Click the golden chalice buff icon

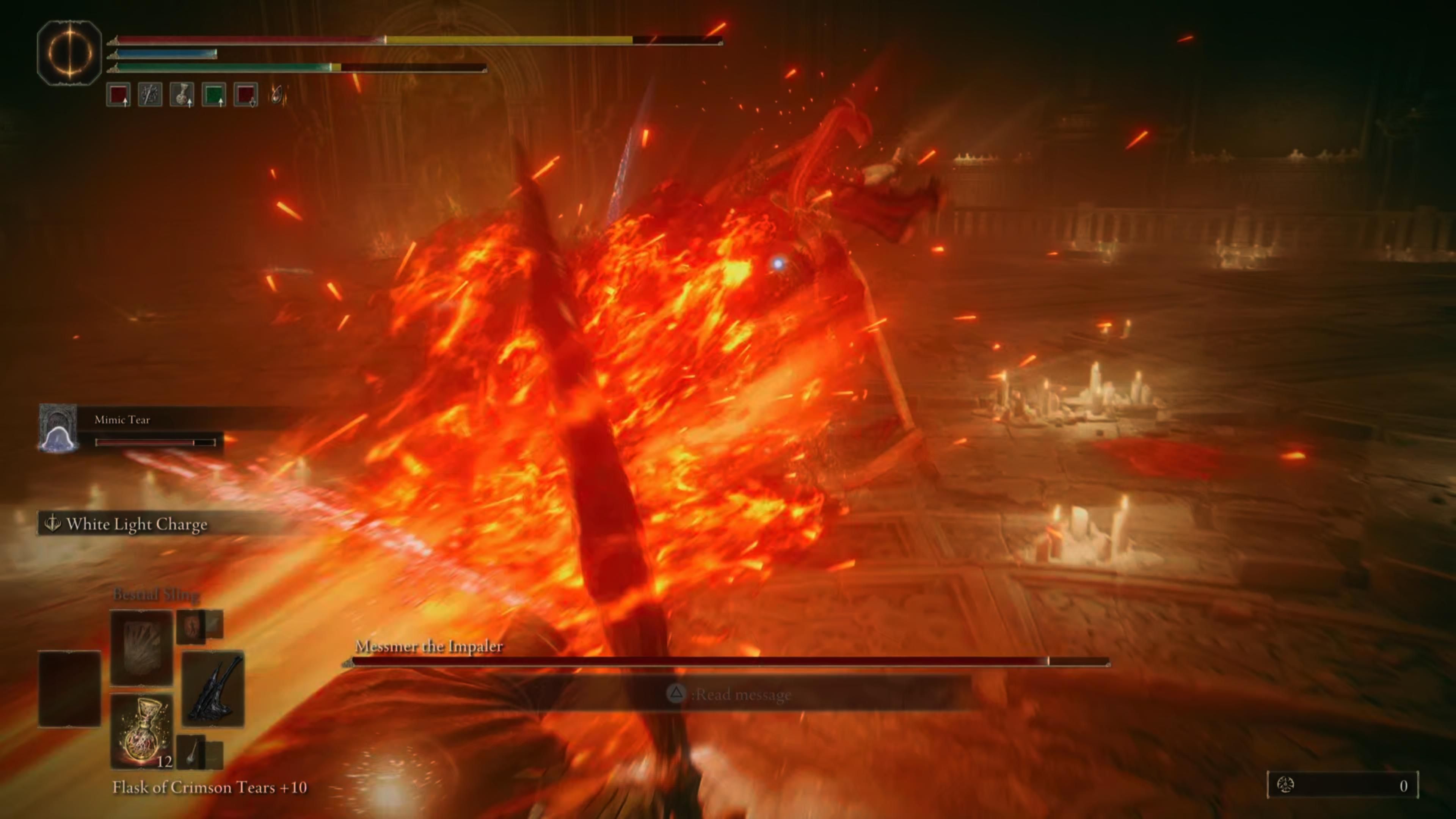click(x=182, y=95)
